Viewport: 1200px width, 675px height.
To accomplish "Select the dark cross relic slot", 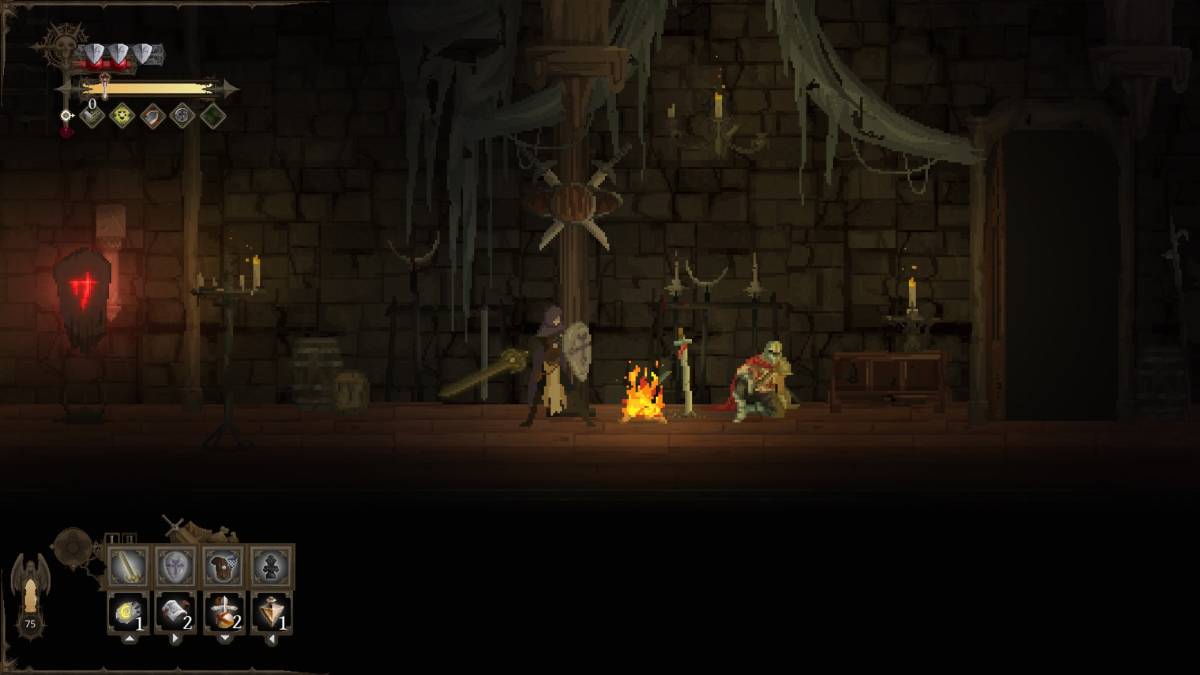I will point(271,567).
